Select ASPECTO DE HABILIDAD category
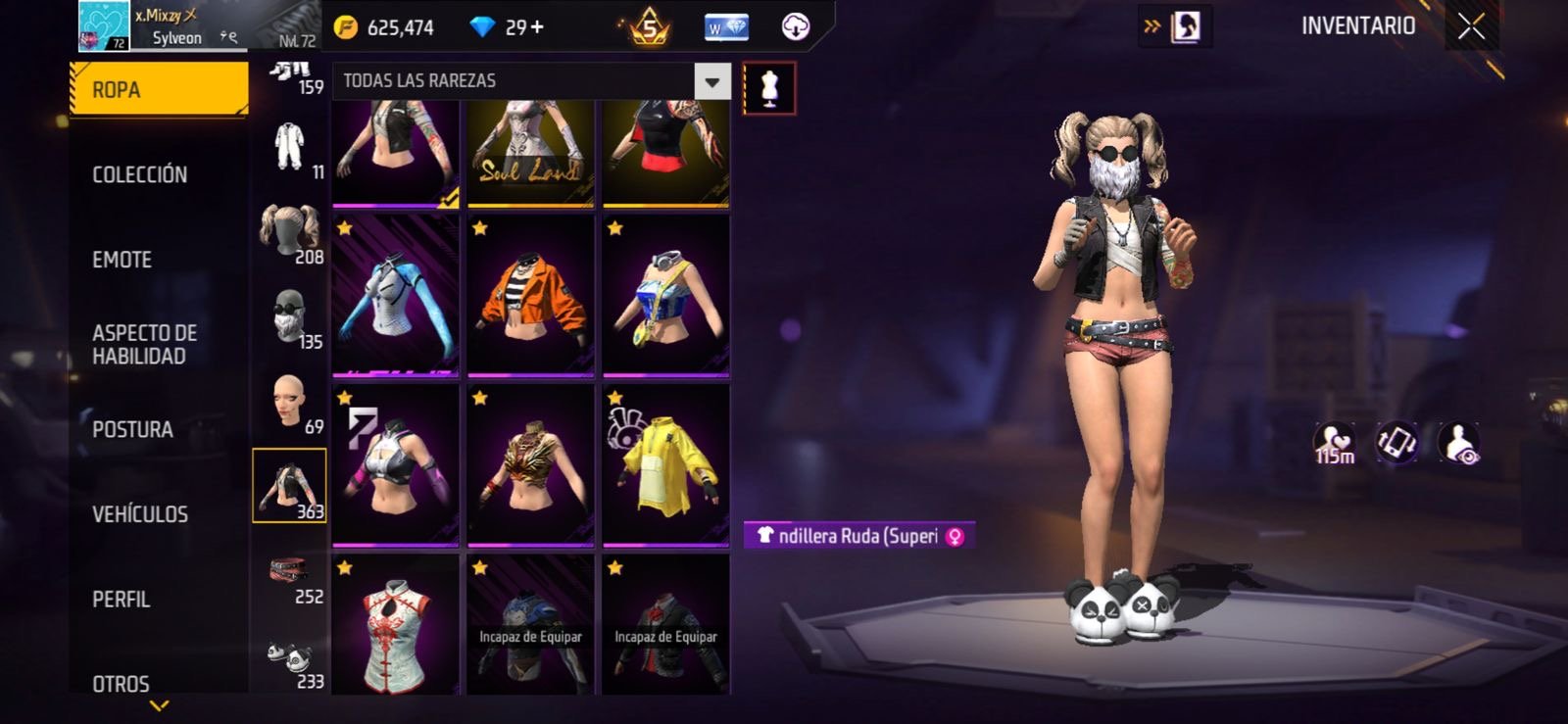The image size is (1568, 724). click(x=145, y=344)
